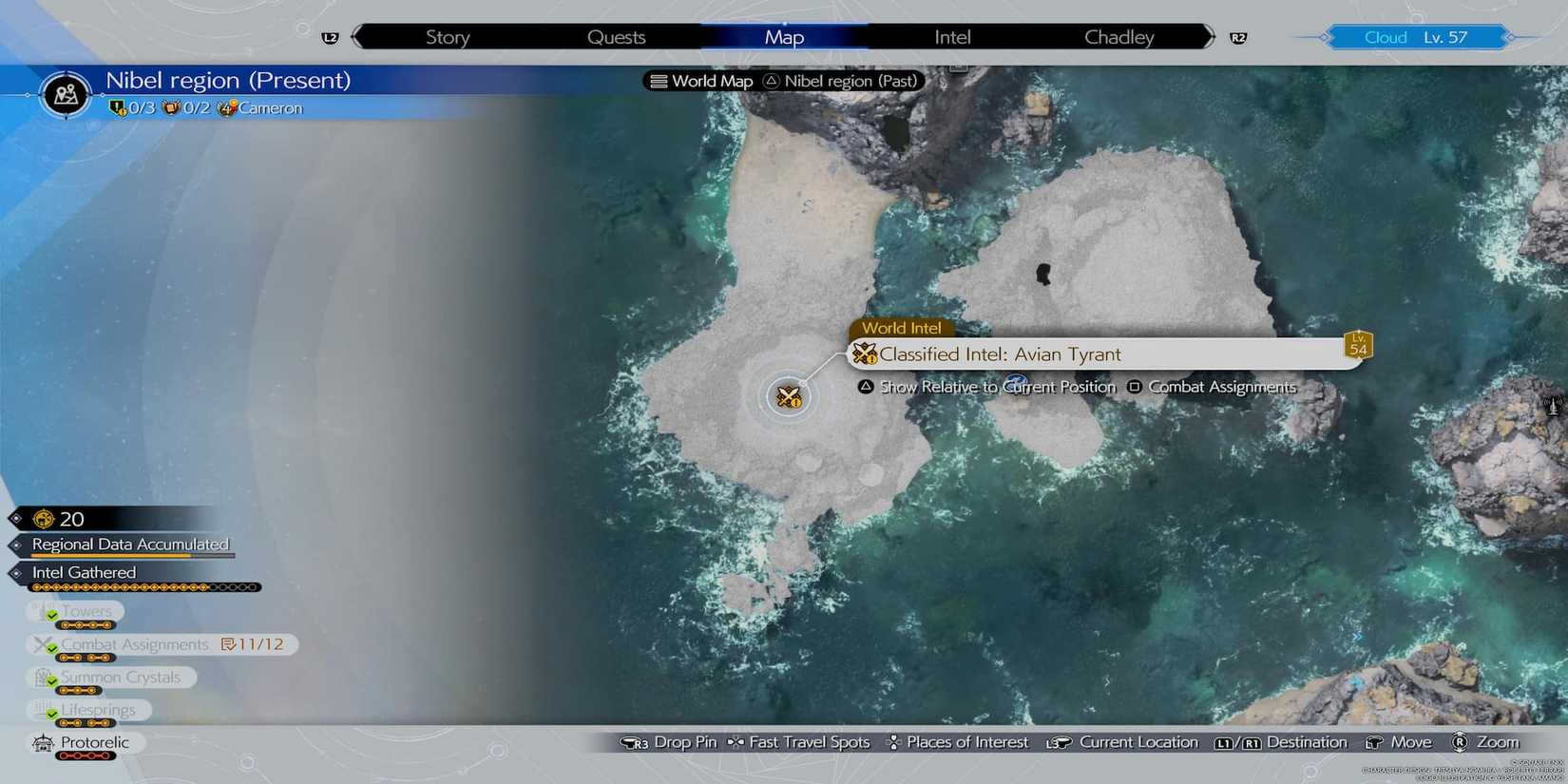Switch to the Intel tab
The width and height of the screenshot is (1568, 784).
(x=951, y=36)
